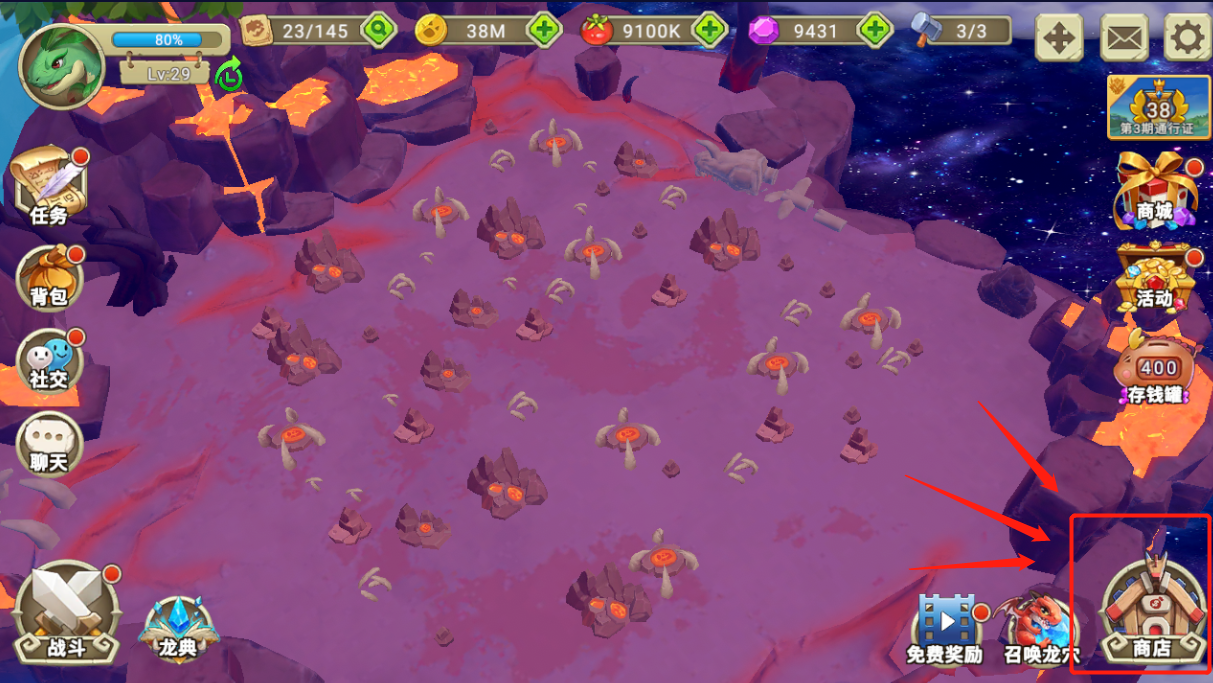Open the gear settings menu

[1187, 38]
